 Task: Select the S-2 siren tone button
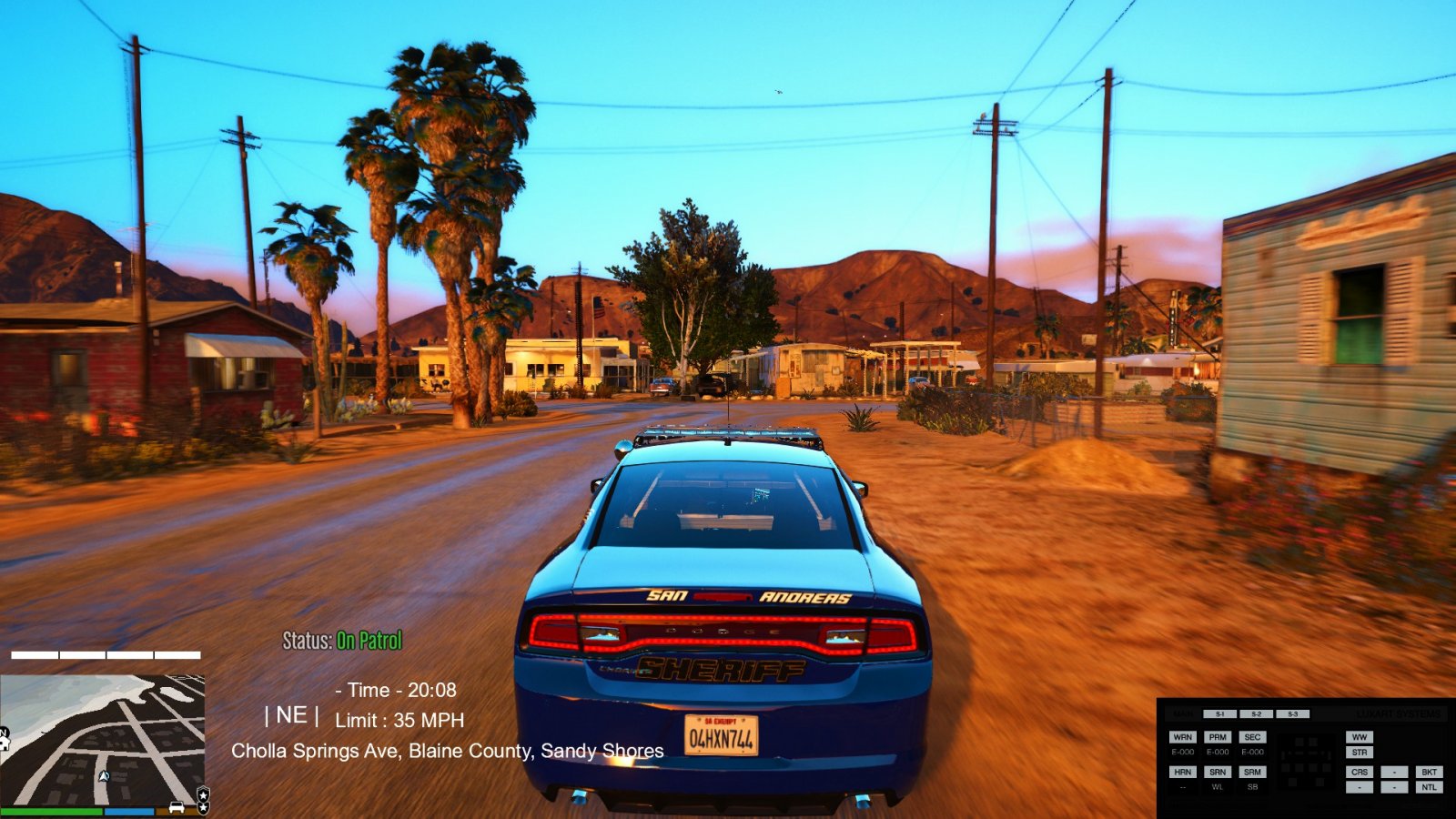tap(1256, 714)
